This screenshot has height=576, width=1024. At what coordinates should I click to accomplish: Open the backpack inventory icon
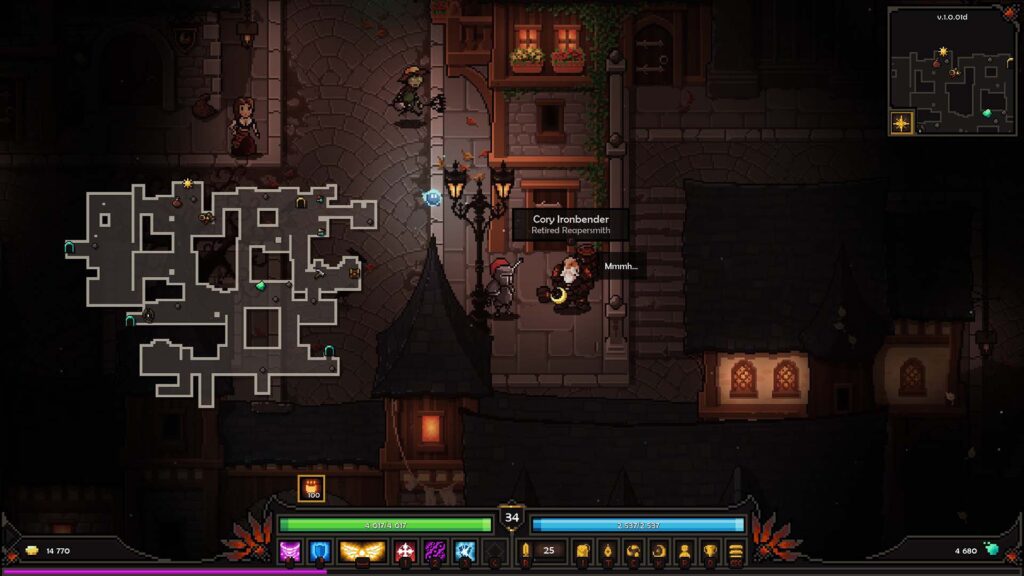(x=581, y=550)
